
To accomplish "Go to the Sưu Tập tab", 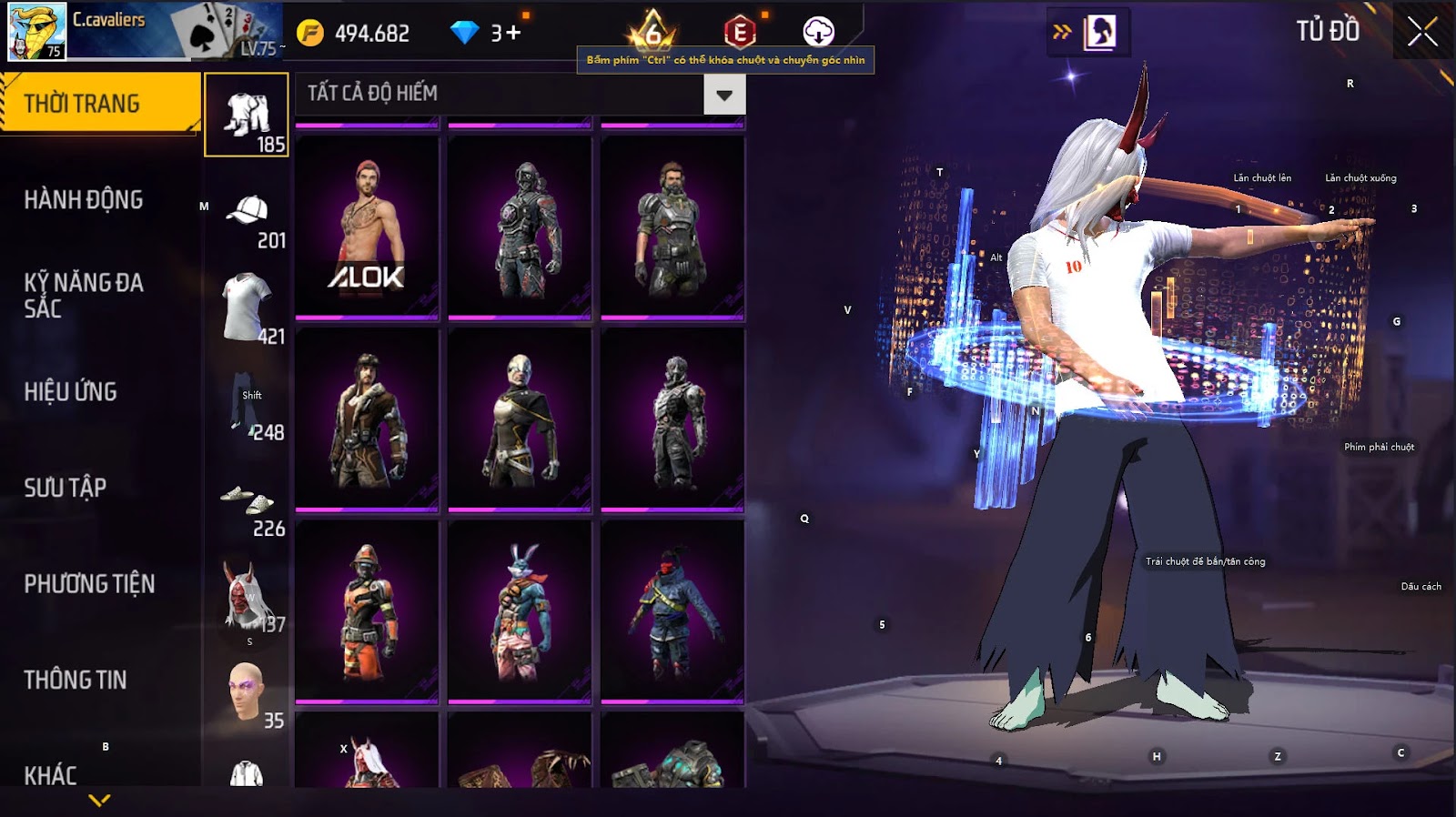I will pos(66,488).
